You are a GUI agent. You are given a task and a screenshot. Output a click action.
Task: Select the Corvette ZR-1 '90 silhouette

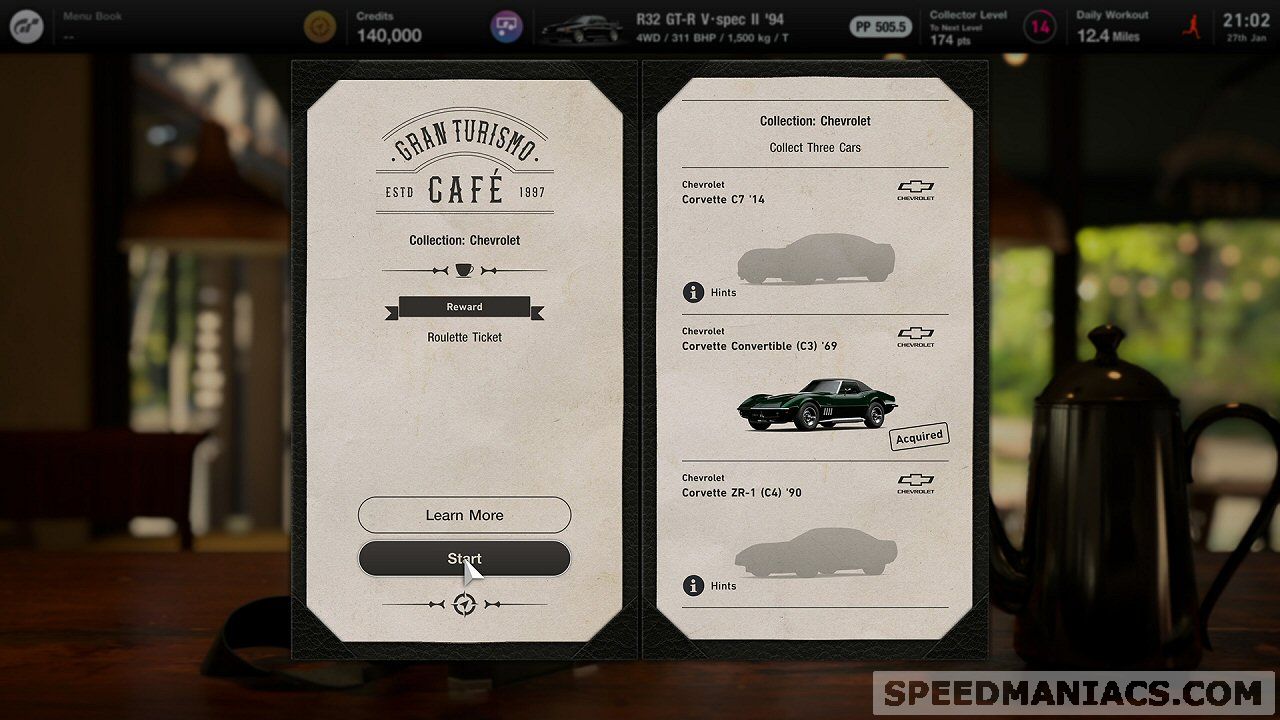pyautogui.click(x=816, y=552)
